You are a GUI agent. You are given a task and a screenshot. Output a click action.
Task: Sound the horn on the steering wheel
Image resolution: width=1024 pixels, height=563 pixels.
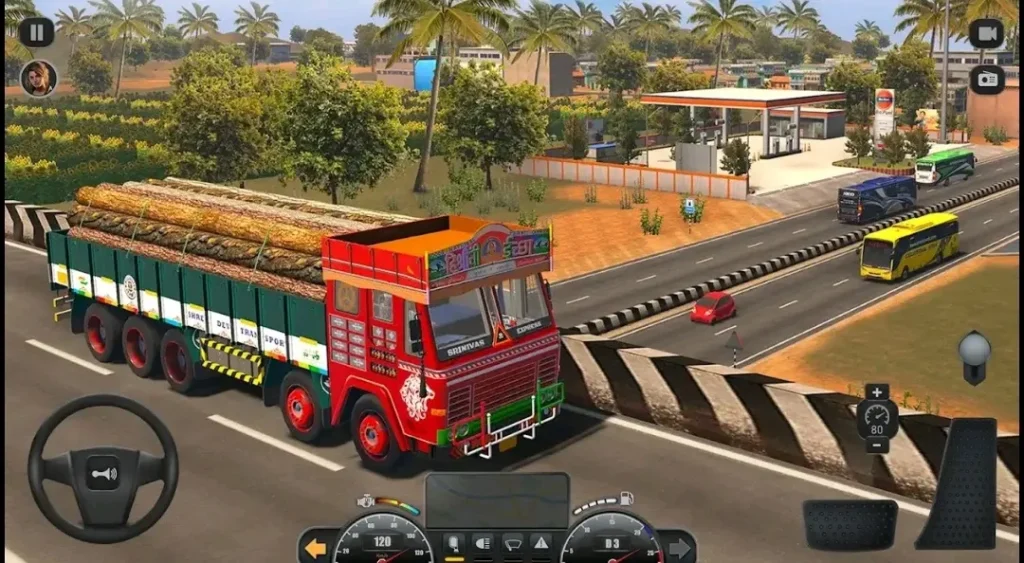pos(102,472)
